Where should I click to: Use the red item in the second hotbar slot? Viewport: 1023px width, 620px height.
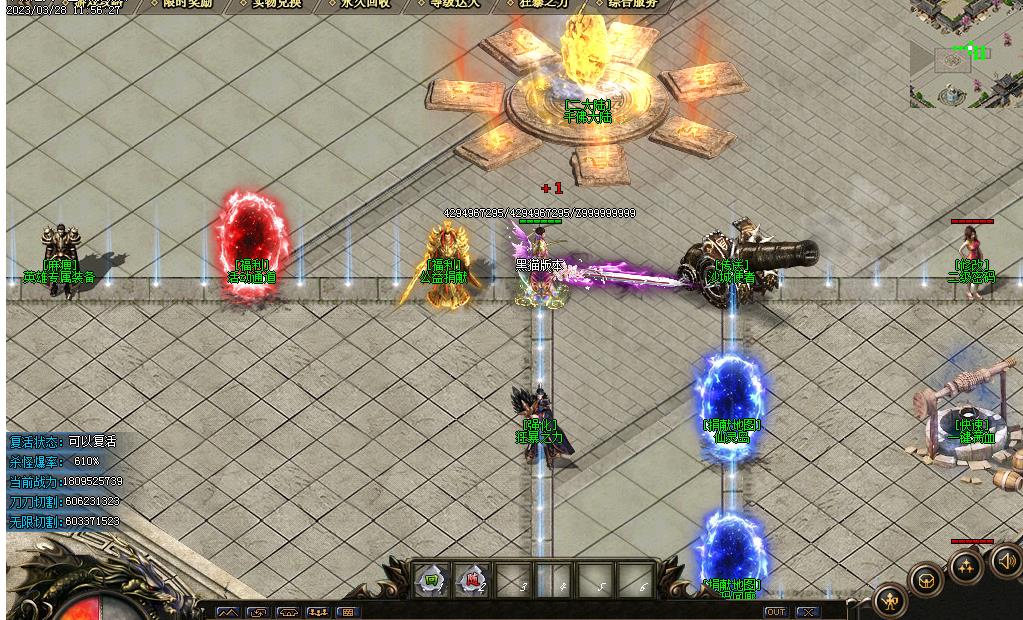click(473, 580)
